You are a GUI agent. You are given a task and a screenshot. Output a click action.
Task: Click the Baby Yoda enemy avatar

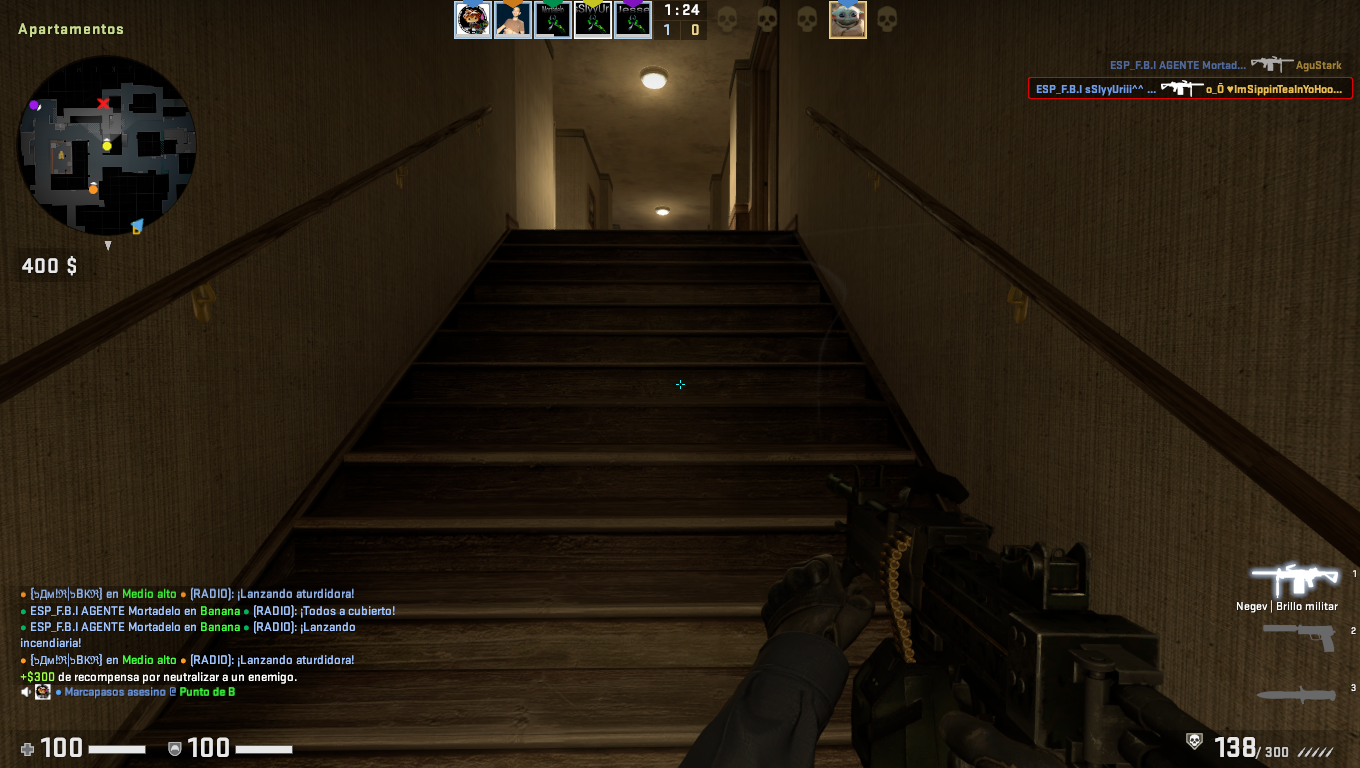click(847, 20)
